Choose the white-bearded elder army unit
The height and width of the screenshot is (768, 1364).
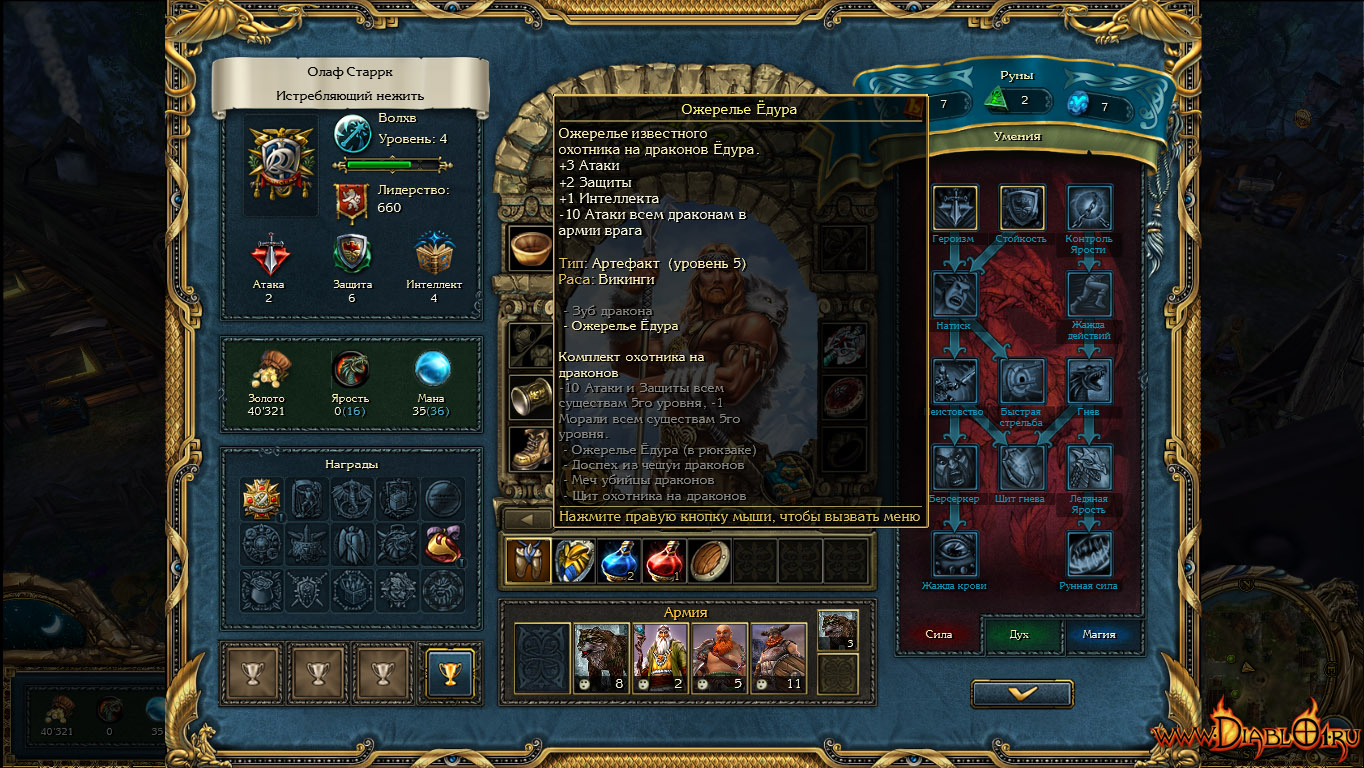pos(660,658)
